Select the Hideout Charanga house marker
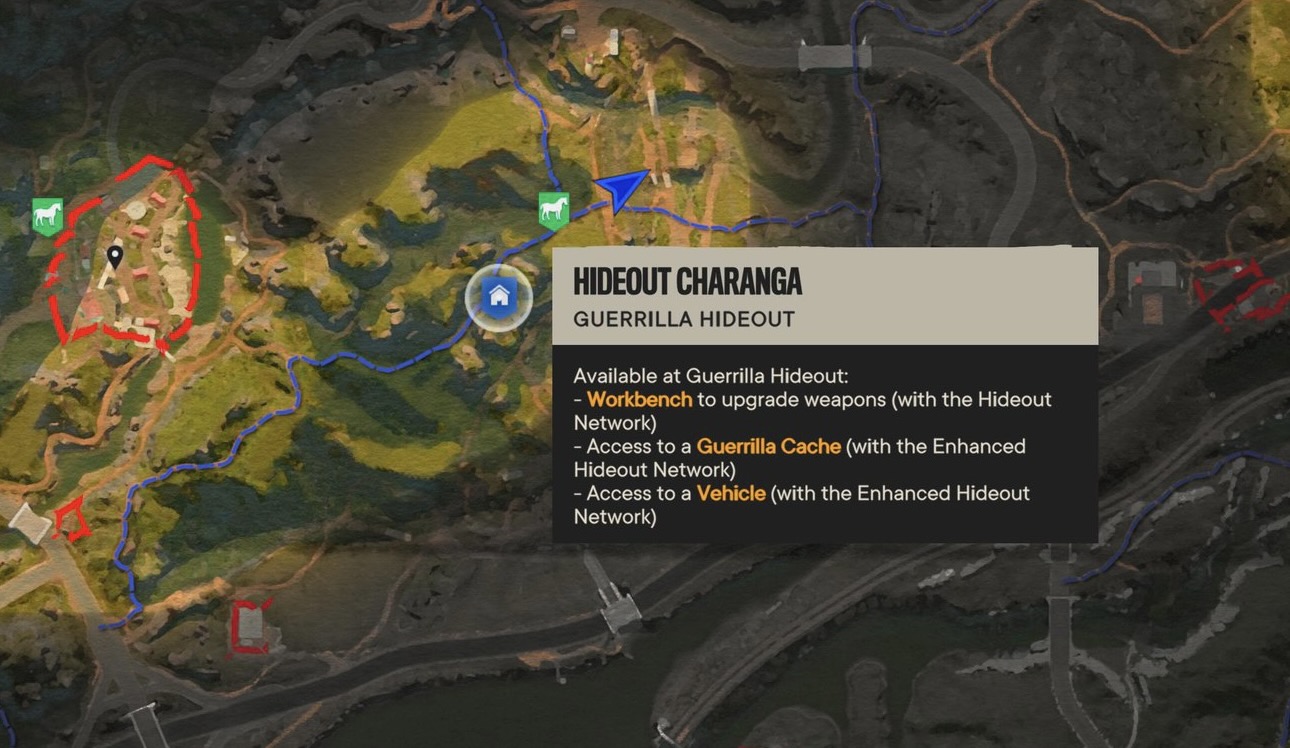This screenshot has height=748, width=1290. coord(498,297)
